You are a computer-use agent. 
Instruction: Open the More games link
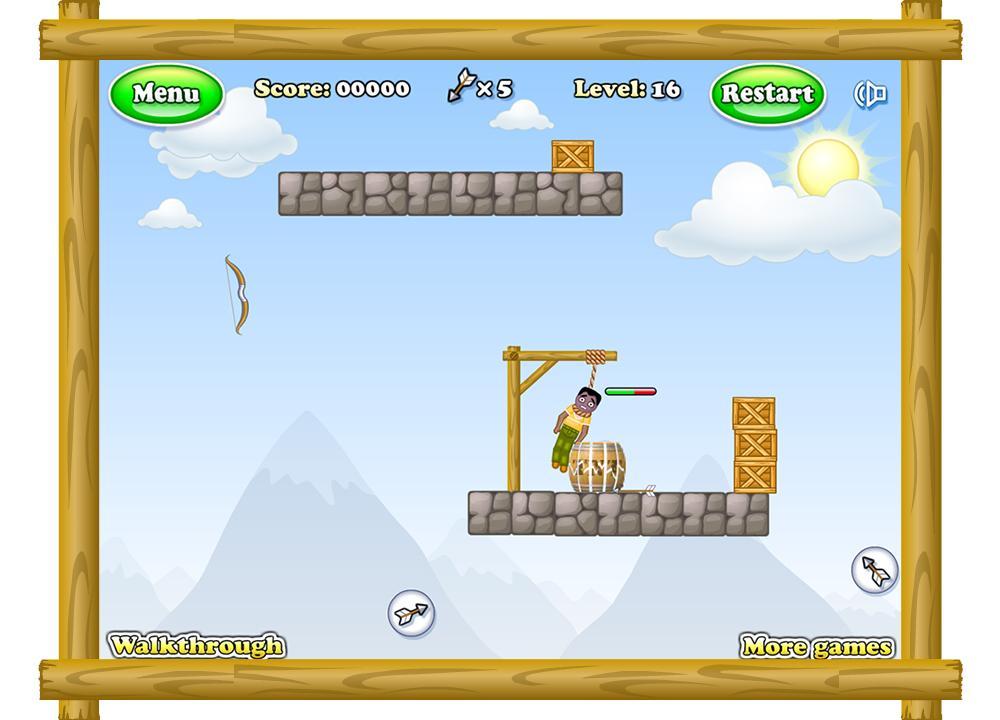817,646
